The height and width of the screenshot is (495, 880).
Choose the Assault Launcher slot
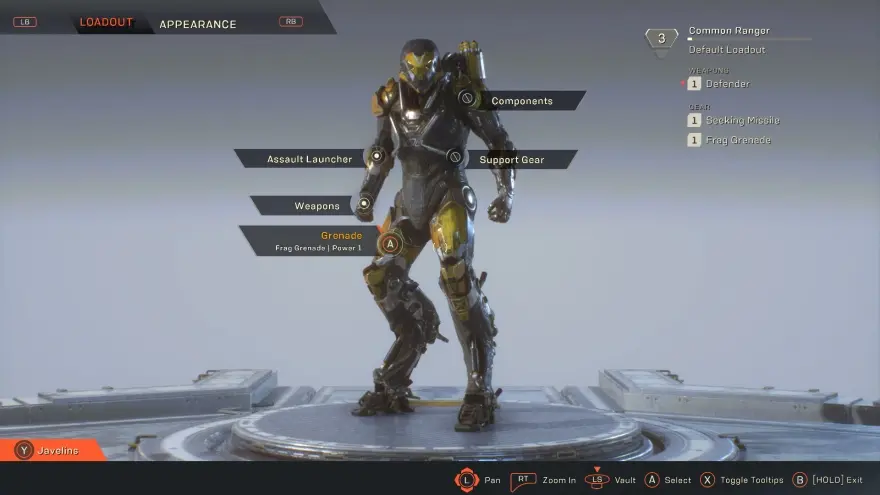click(x=309, y=159)
